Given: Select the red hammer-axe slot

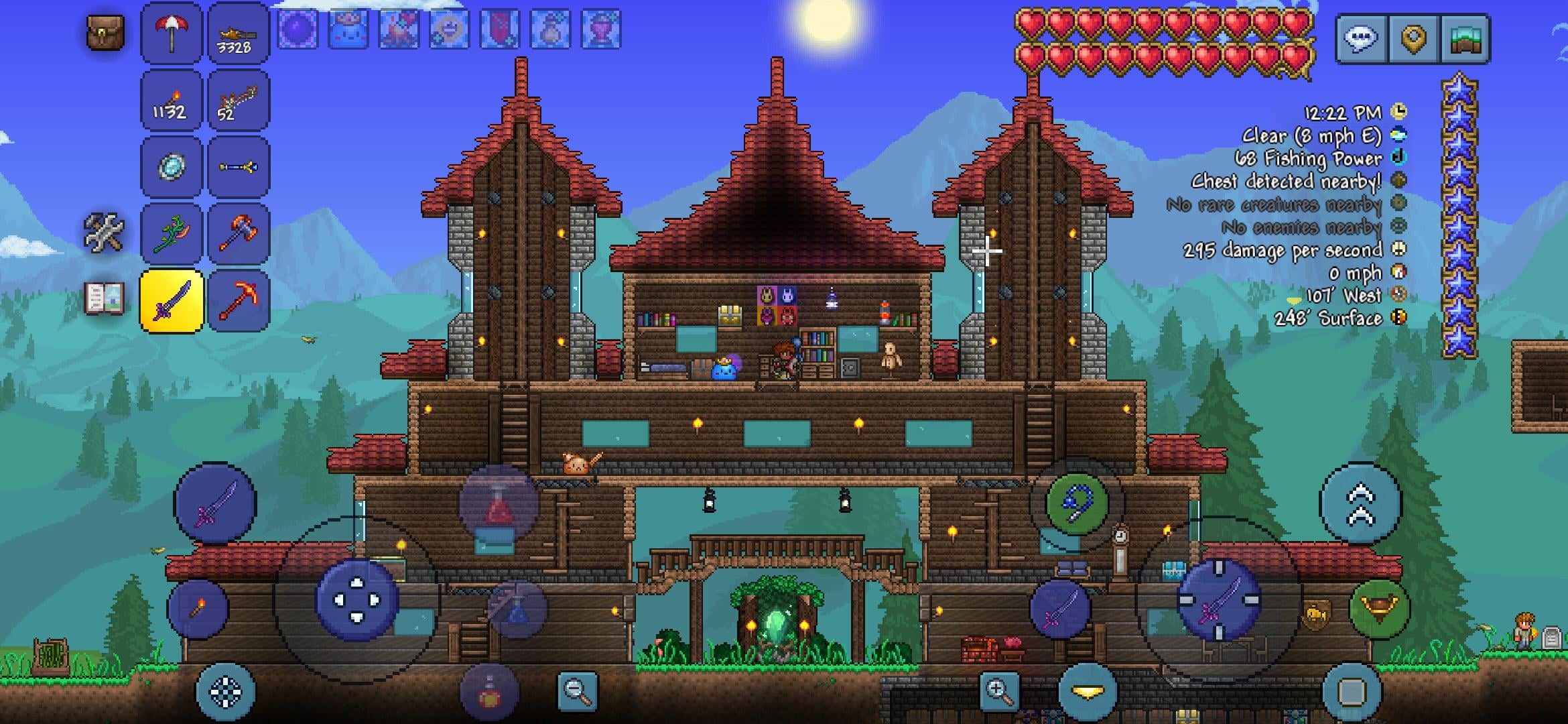Looking at the screenshot, I should 239,234.
